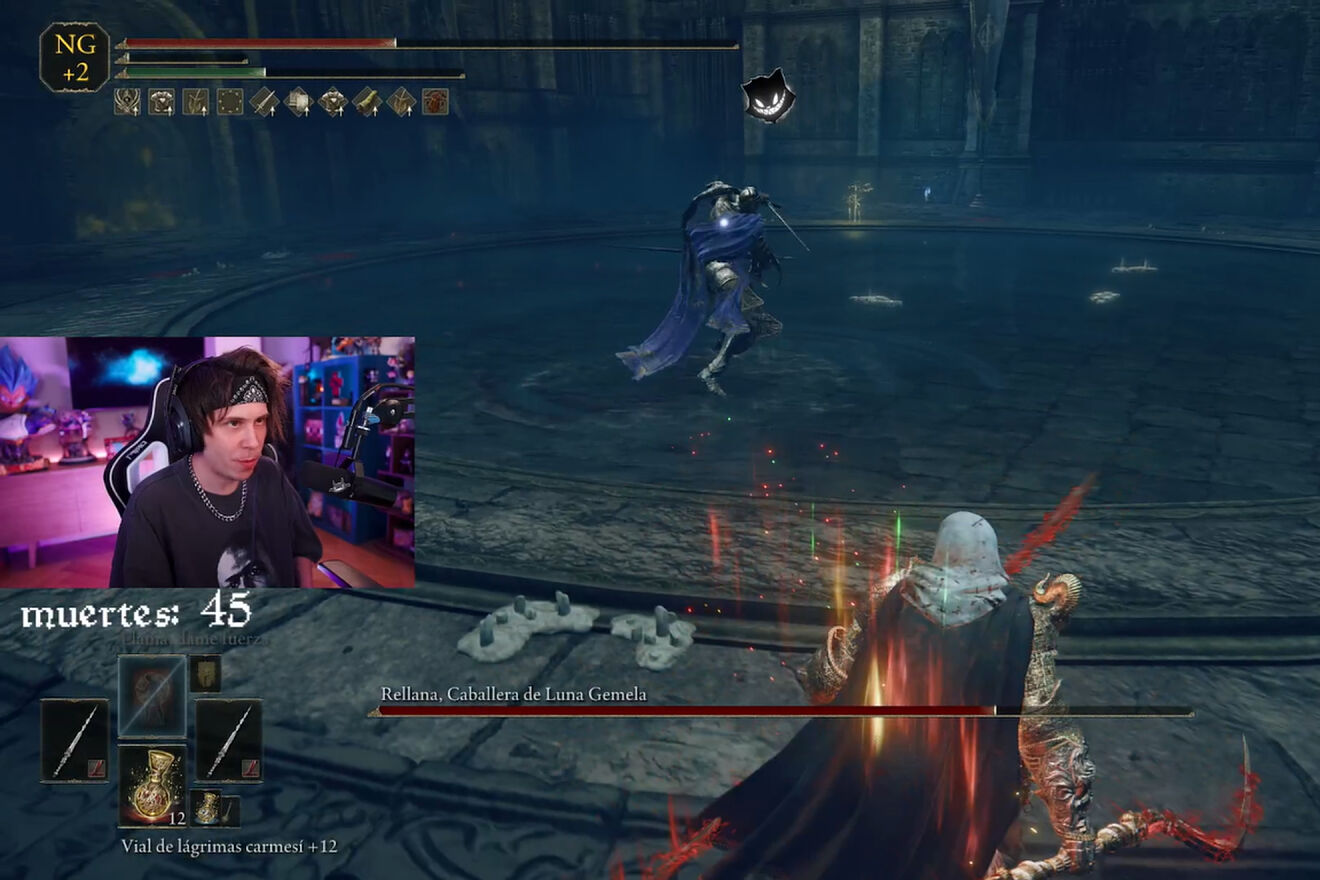Click the red status icon at row end
1320x880 pixels.
tap(435, 102)
